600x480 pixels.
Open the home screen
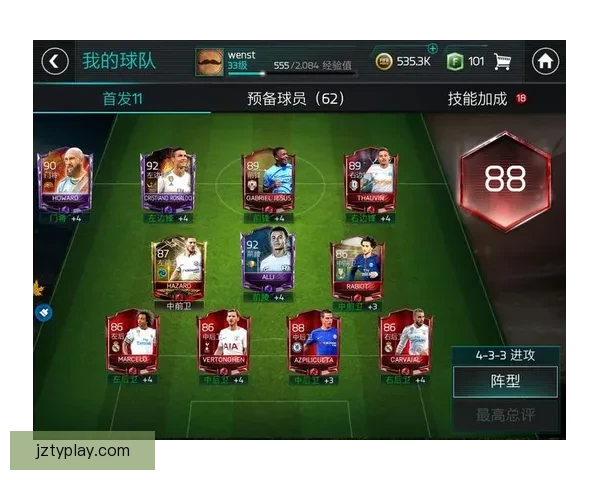(x=545, y=61)
